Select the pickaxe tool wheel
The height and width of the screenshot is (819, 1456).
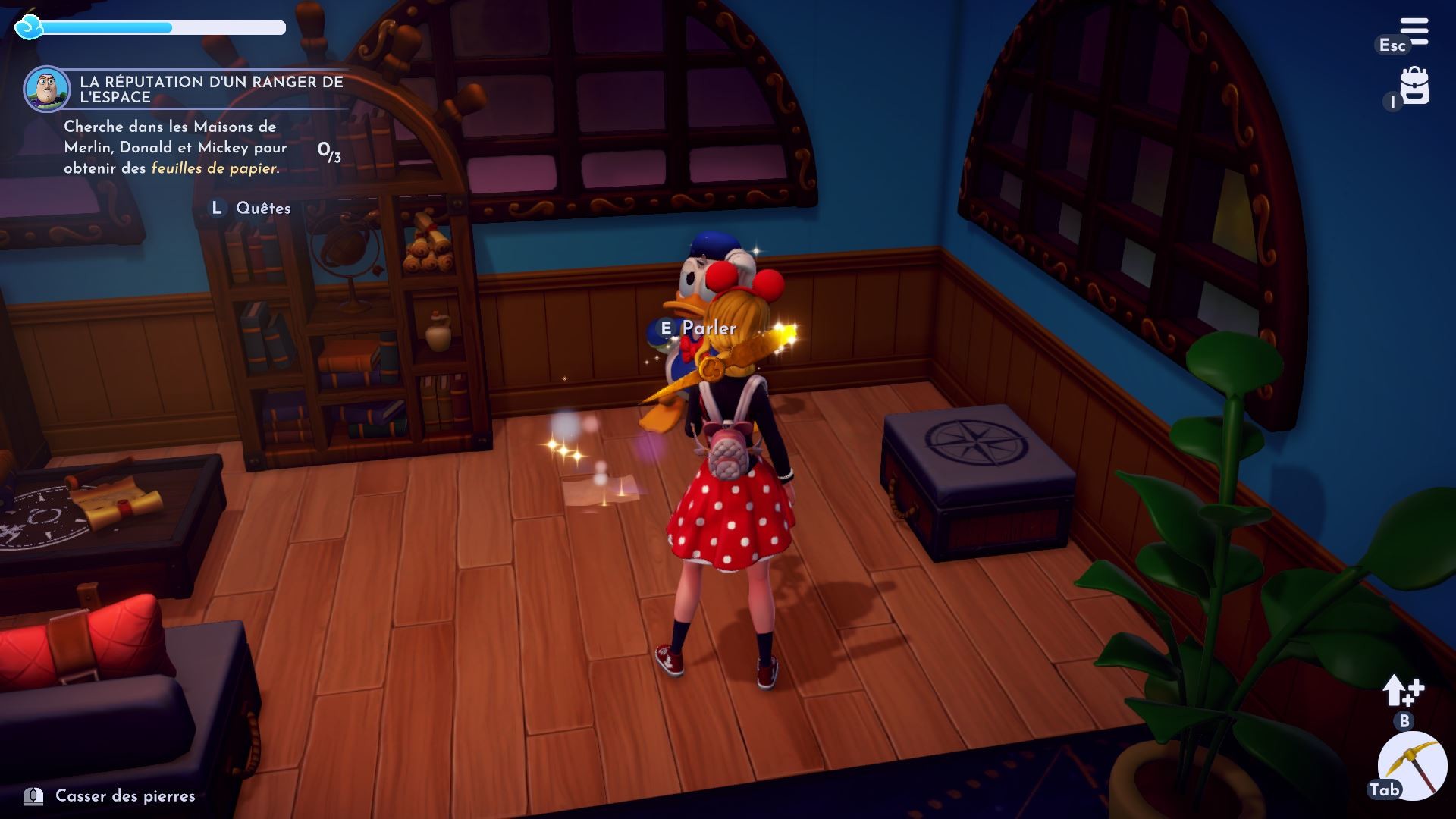1412,766
